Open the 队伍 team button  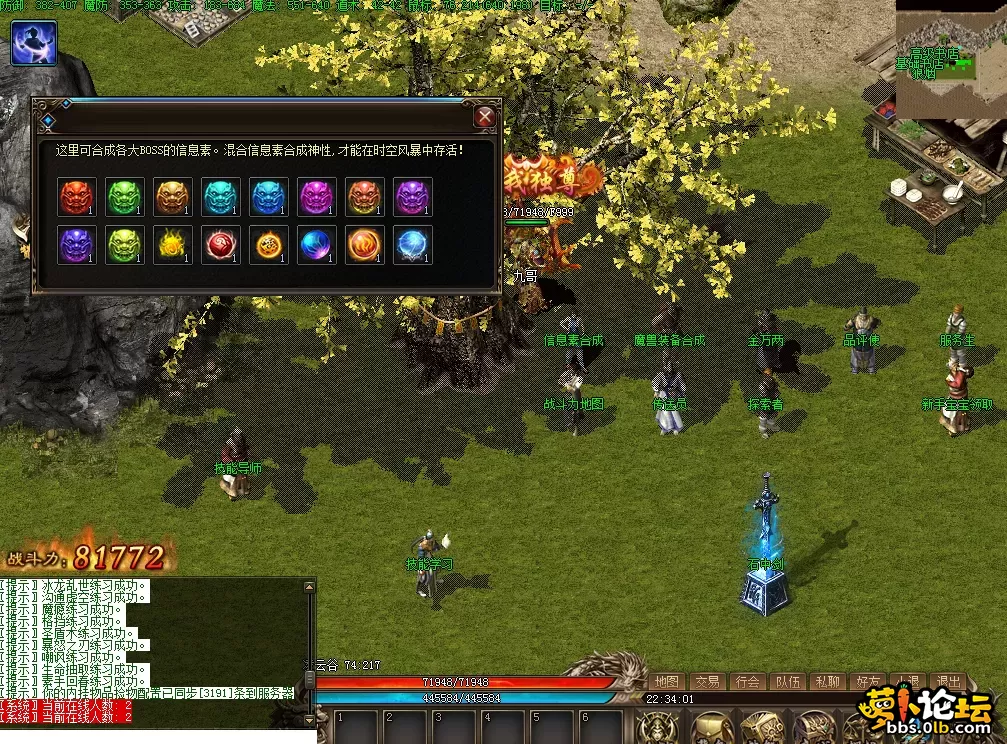(x=788, y=682)
